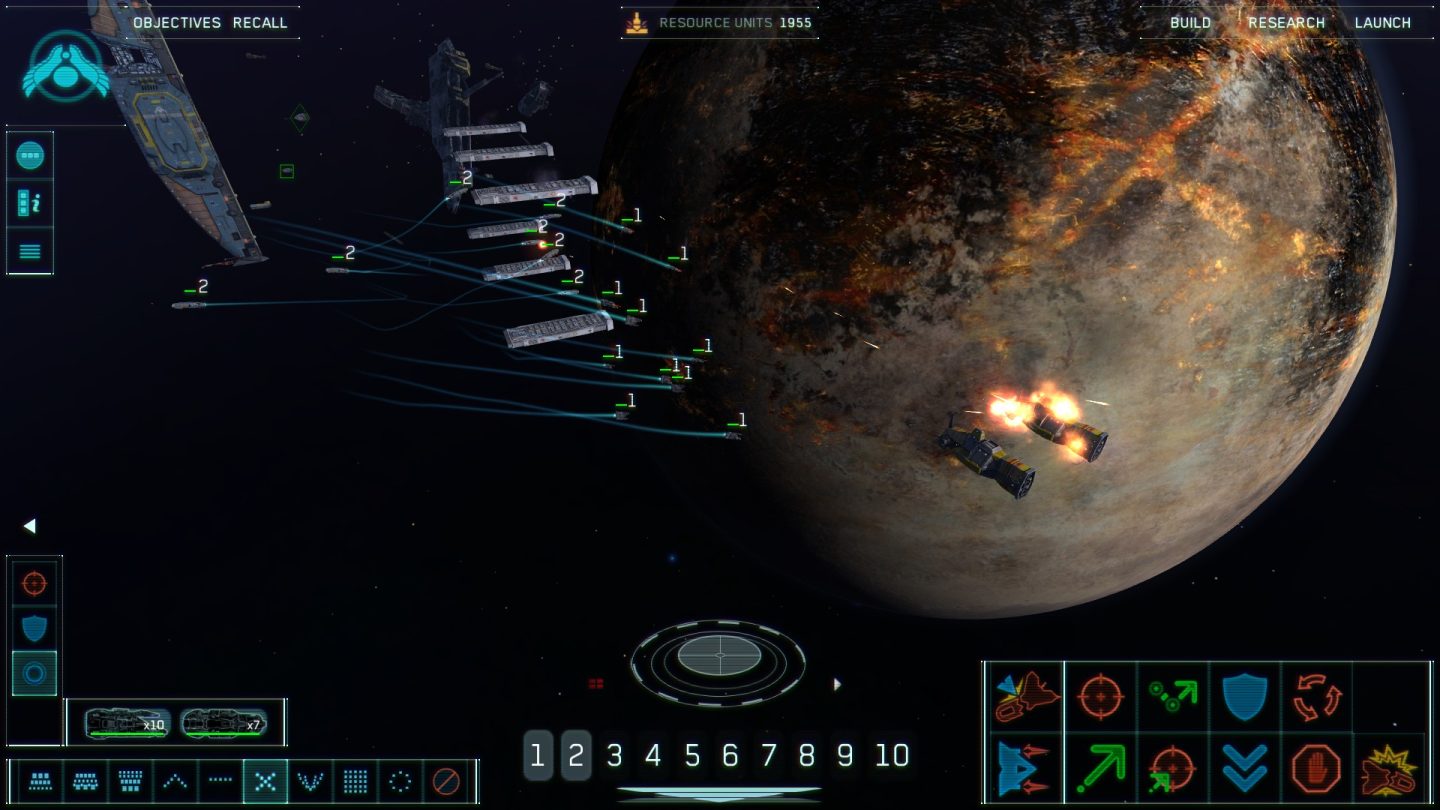Image resolution: width=1440 pixels, height=810 pixels.
Task: Open the RESEARCH menu
Action: (x=1286, y=22)
